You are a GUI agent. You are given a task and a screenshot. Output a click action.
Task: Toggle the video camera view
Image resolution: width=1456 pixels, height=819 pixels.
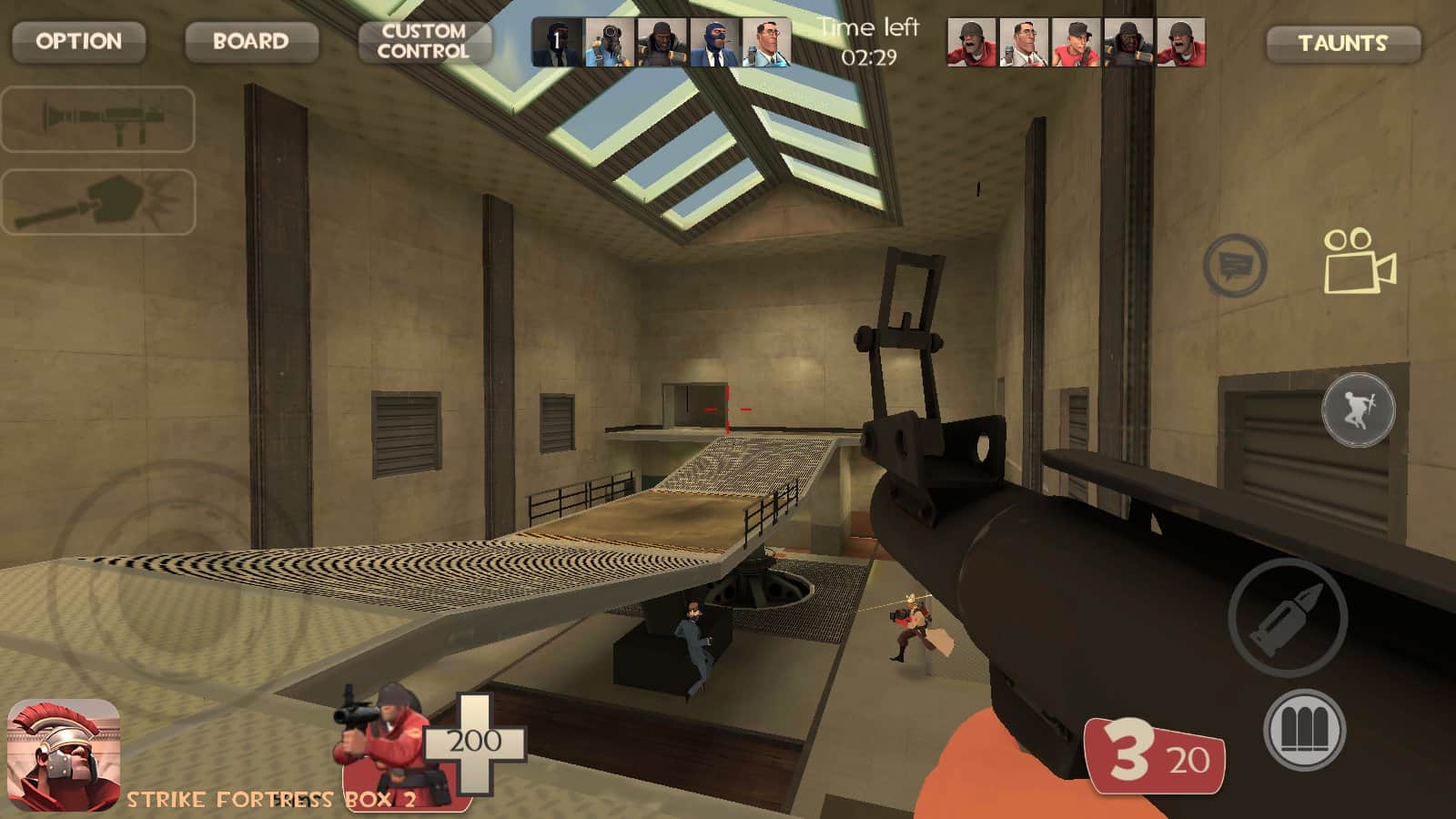tap(1359, 262)
